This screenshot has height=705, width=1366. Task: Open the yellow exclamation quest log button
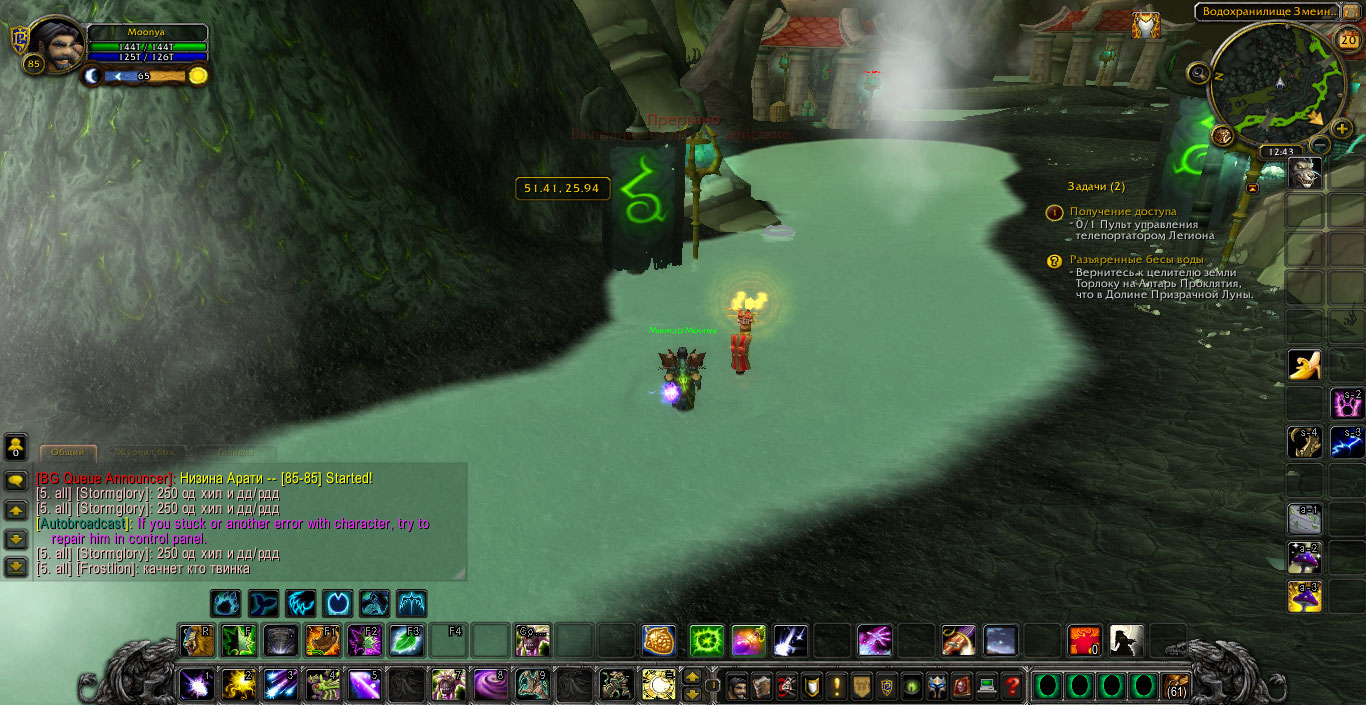[837, 687]
